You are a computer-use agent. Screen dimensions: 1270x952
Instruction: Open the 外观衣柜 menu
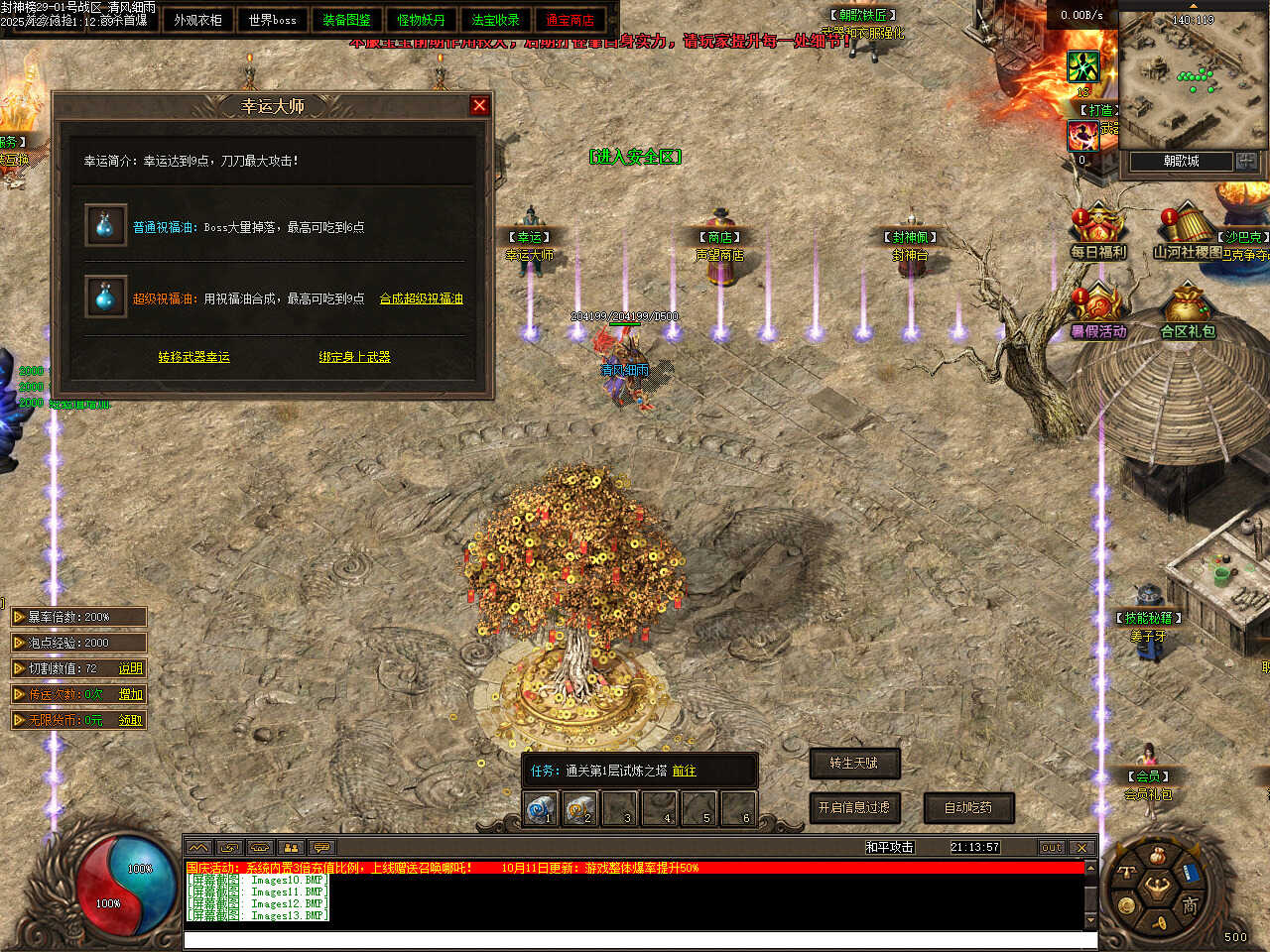click(197, 20)
